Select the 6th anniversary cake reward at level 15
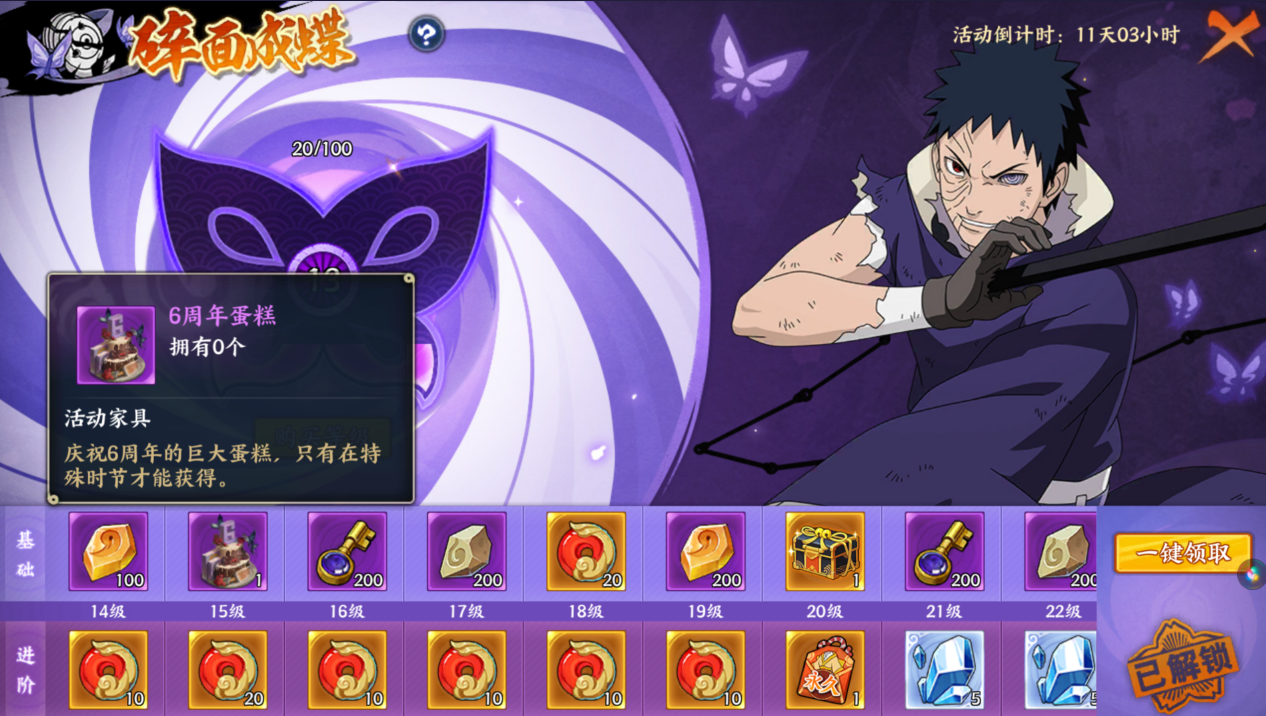The height and width of the screenshot is (716, 1266). [227, 551]
